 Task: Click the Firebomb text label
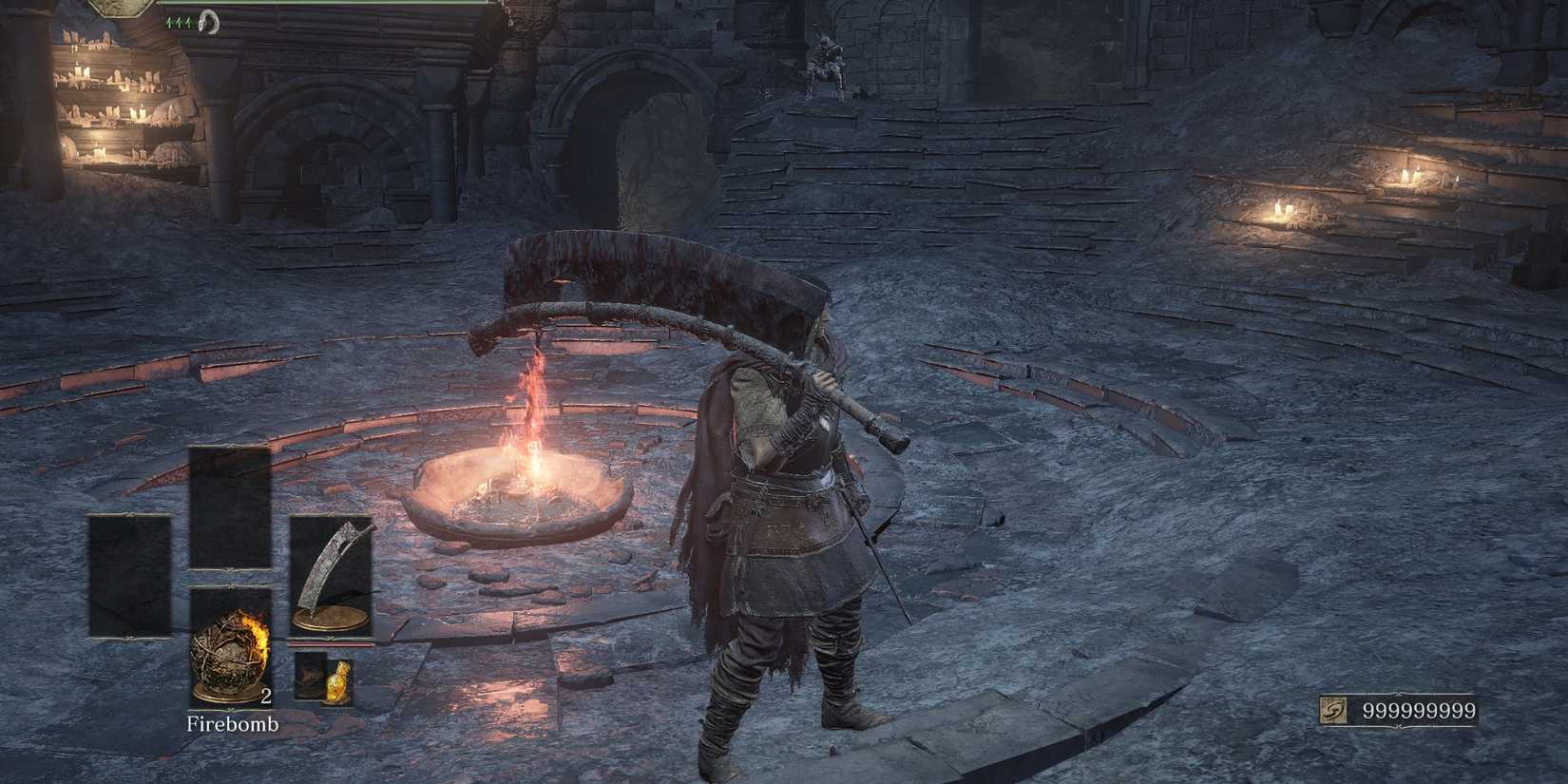coord(233,724)
